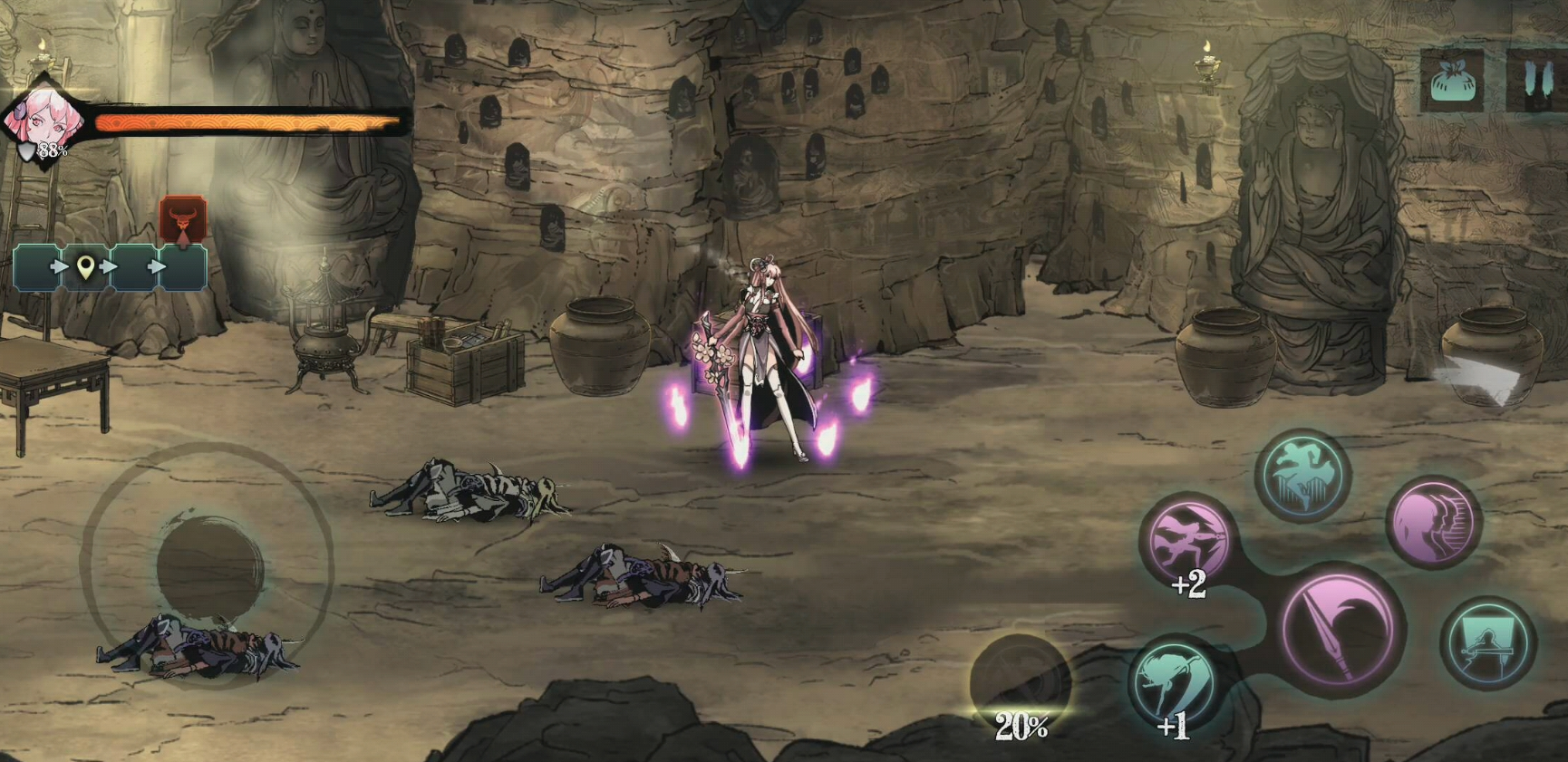The width and height of the screenshot is (1568, 762).
Task: Use the pink face silhouettes skill
Action: coord(1433,523)
